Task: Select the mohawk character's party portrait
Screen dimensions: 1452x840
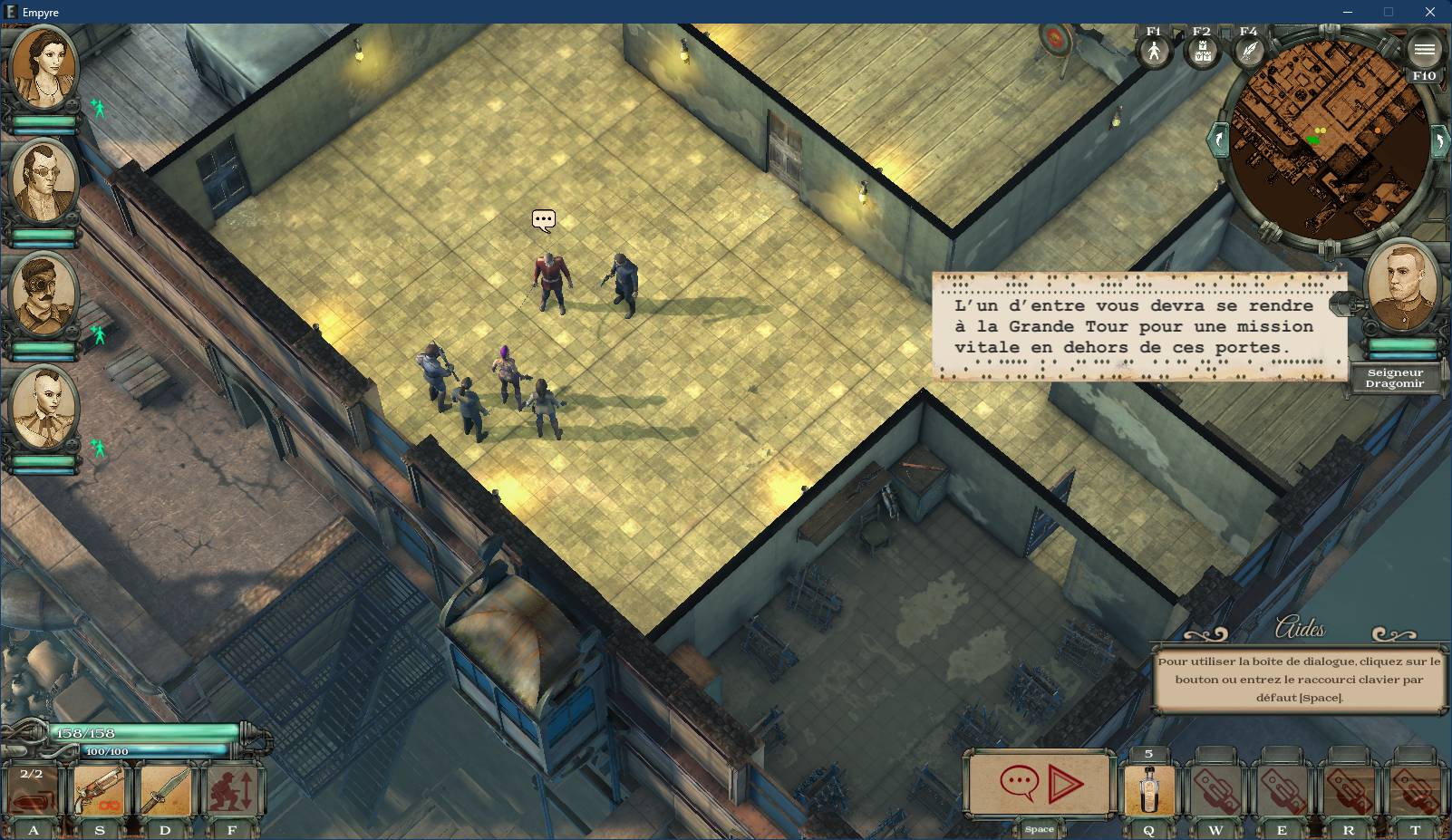Action: (44, 408)
